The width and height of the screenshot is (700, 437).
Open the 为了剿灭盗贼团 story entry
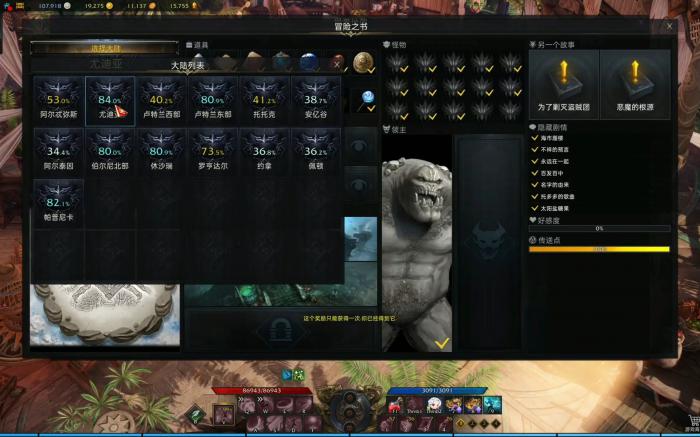coord(563,85)
